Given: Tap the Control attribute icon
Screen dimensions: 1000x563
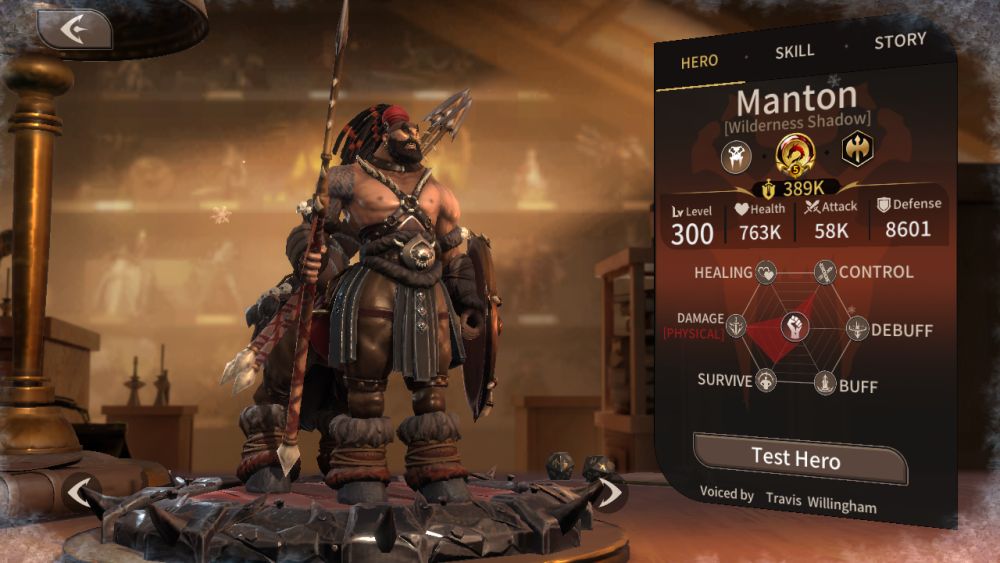Looking at the screenshot, I should click(x=825, y=272).
